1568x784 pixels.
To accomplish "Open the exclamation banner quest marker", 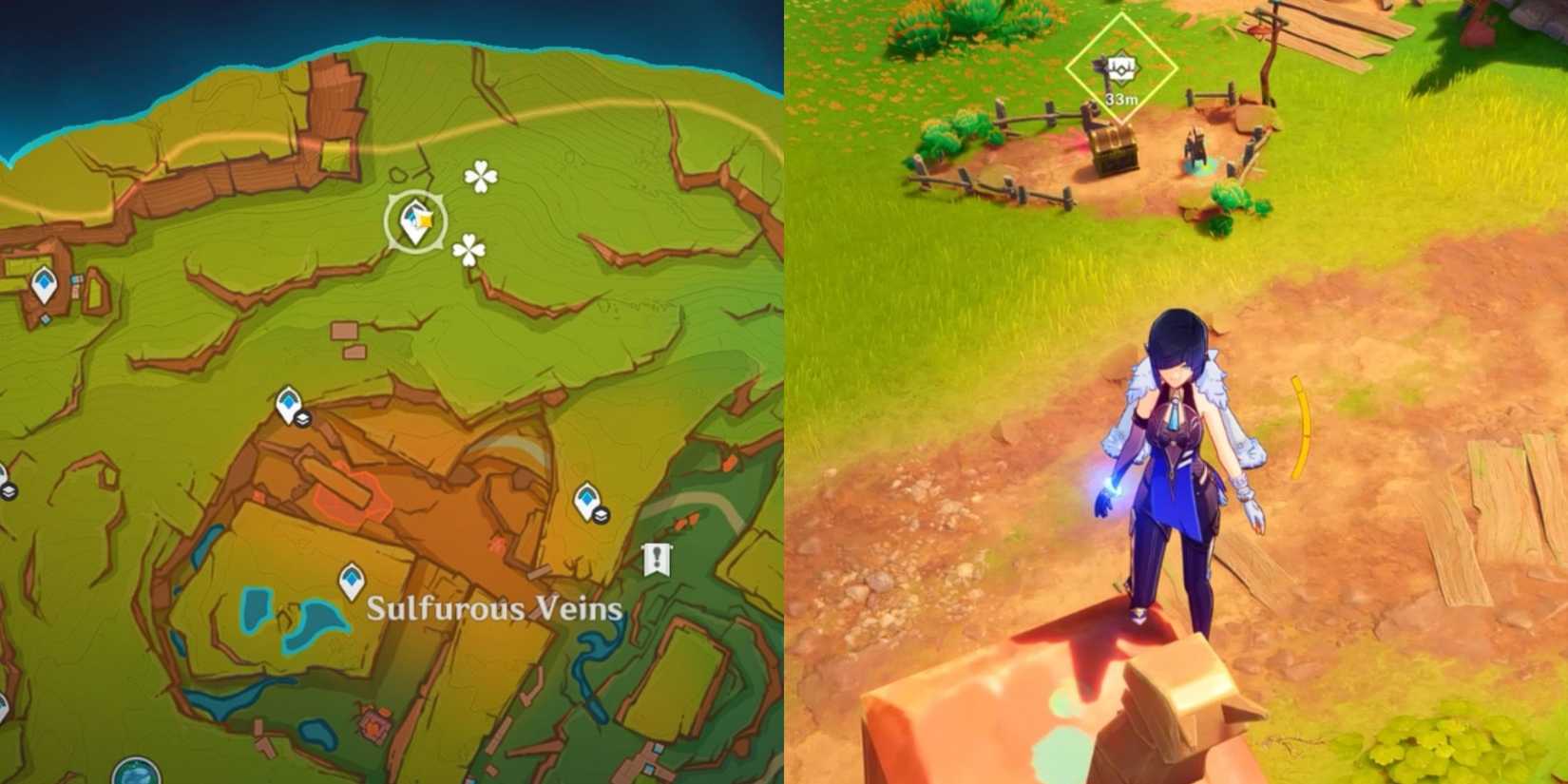I will (x=658, y=558).
